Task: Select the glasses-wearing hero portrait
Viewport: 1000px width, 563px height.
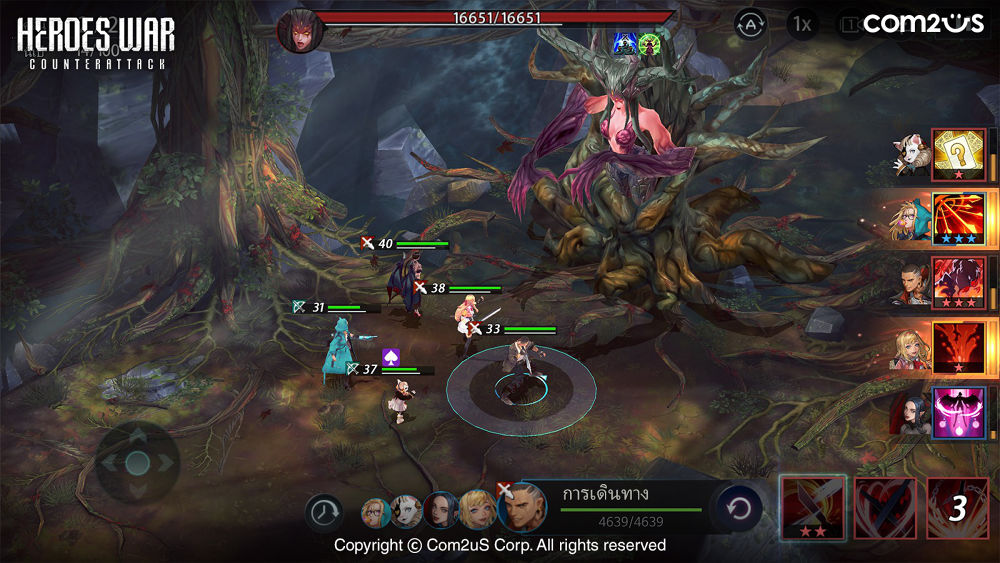Action: 376,512
